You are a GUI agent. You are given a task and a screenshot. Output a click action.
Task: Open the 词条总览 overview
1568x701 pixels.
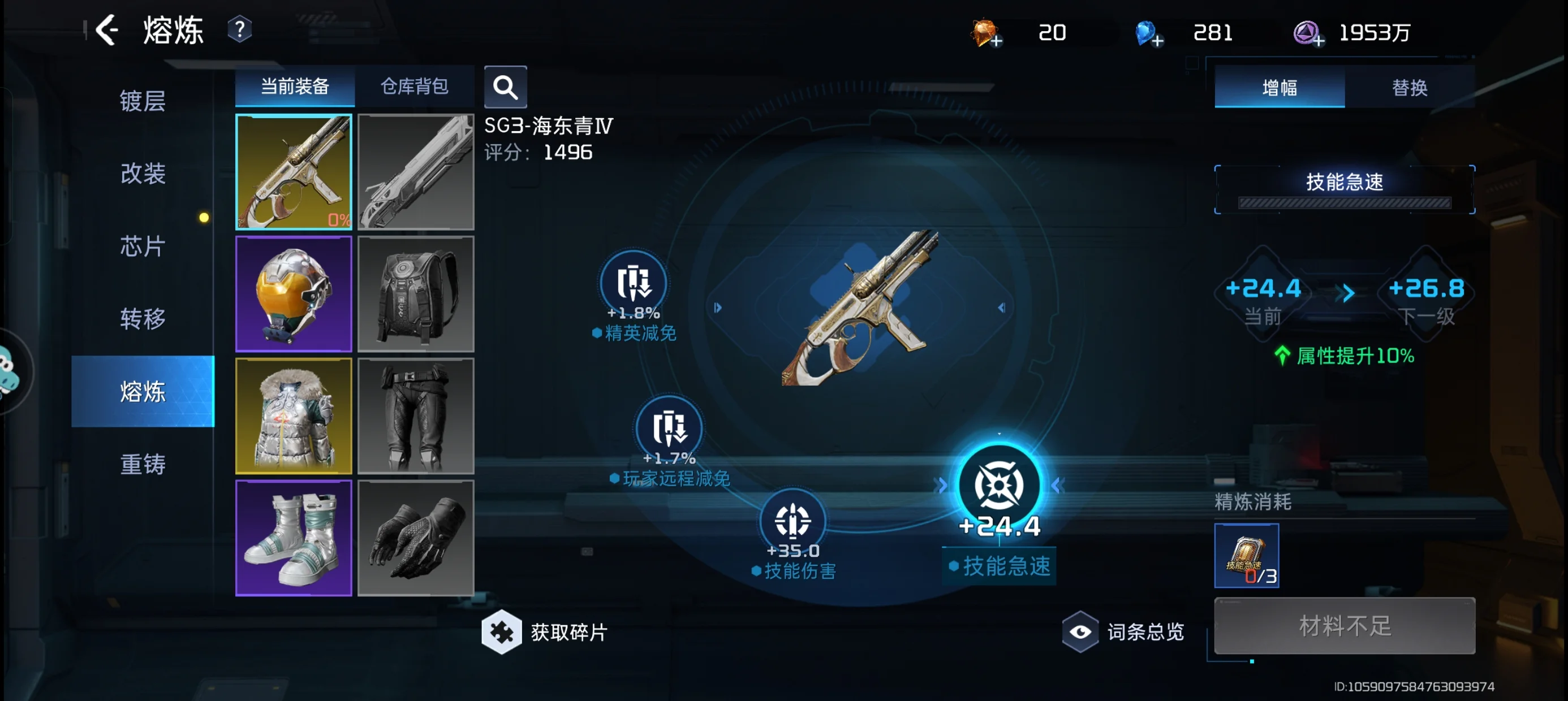1125,631
